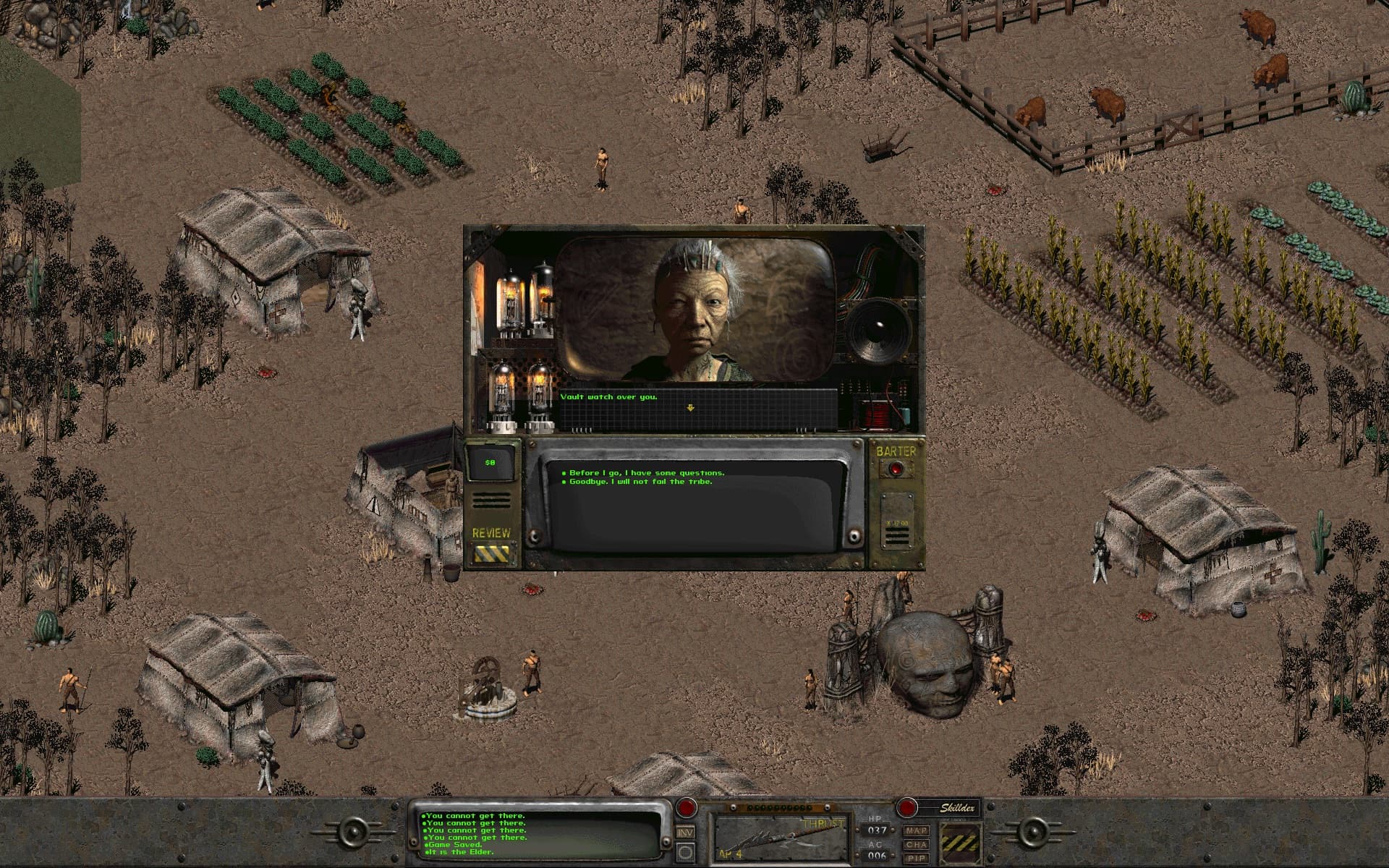Open the Skilldex red button
This screenshot has height=868, width=1389.
pos(906,807)
